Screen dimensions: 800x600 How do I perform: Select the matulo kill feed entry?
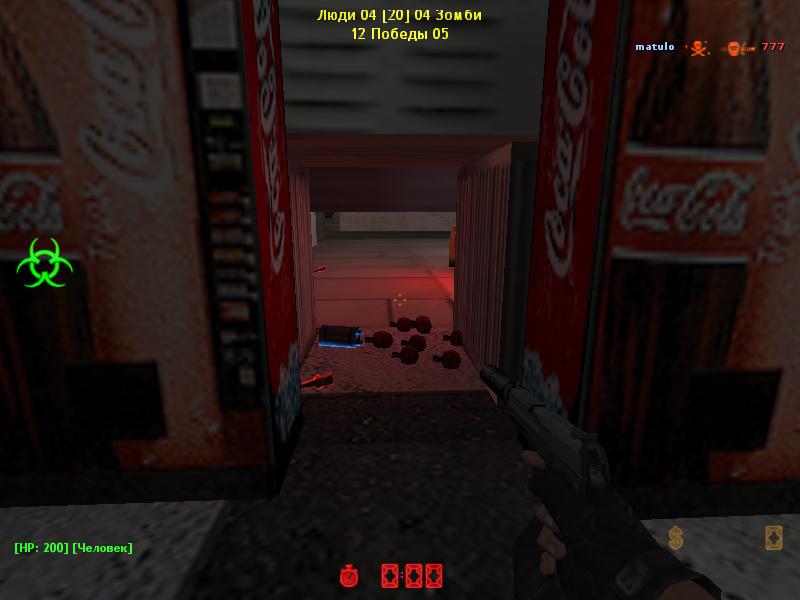709,47
